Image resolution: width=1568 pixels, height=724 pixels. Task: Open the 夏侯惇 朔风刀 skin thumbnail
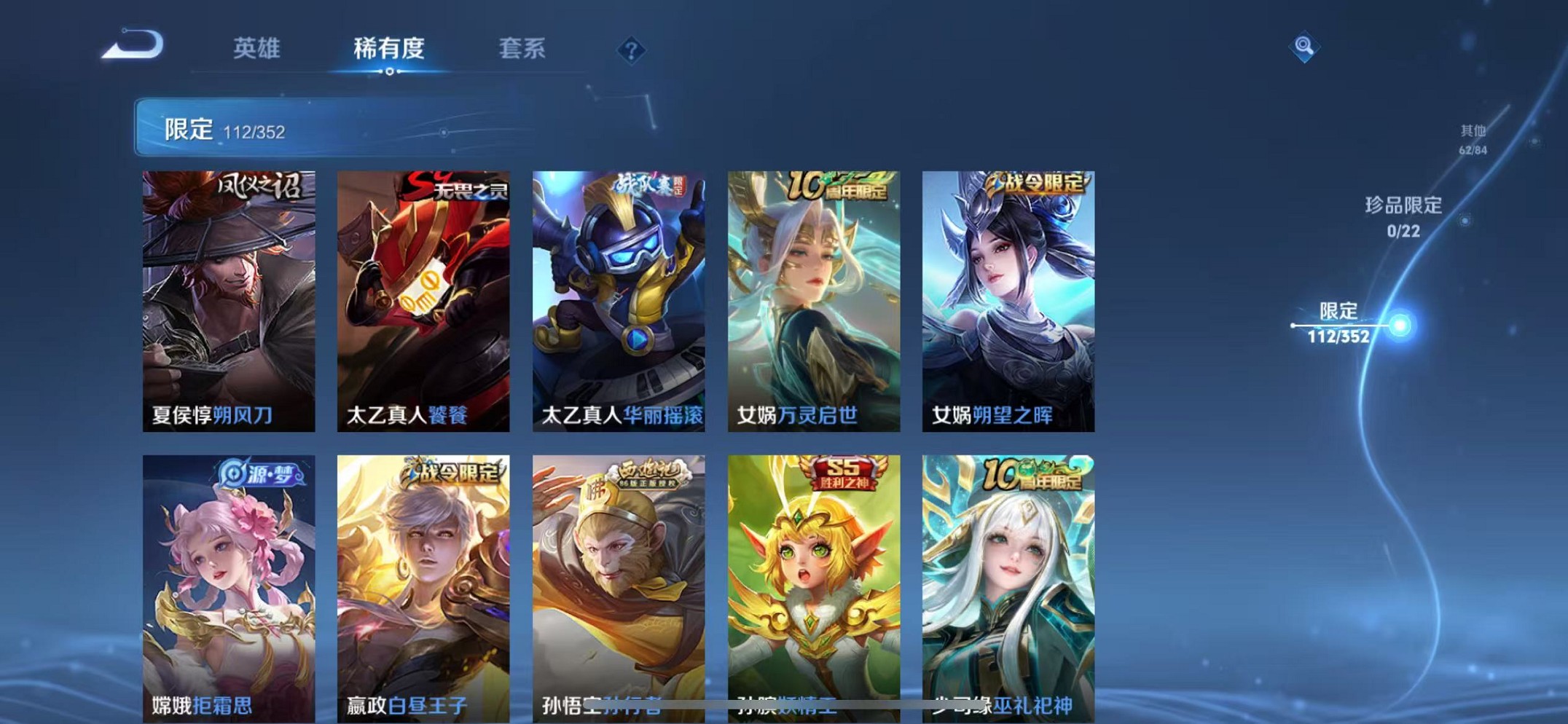230,299
